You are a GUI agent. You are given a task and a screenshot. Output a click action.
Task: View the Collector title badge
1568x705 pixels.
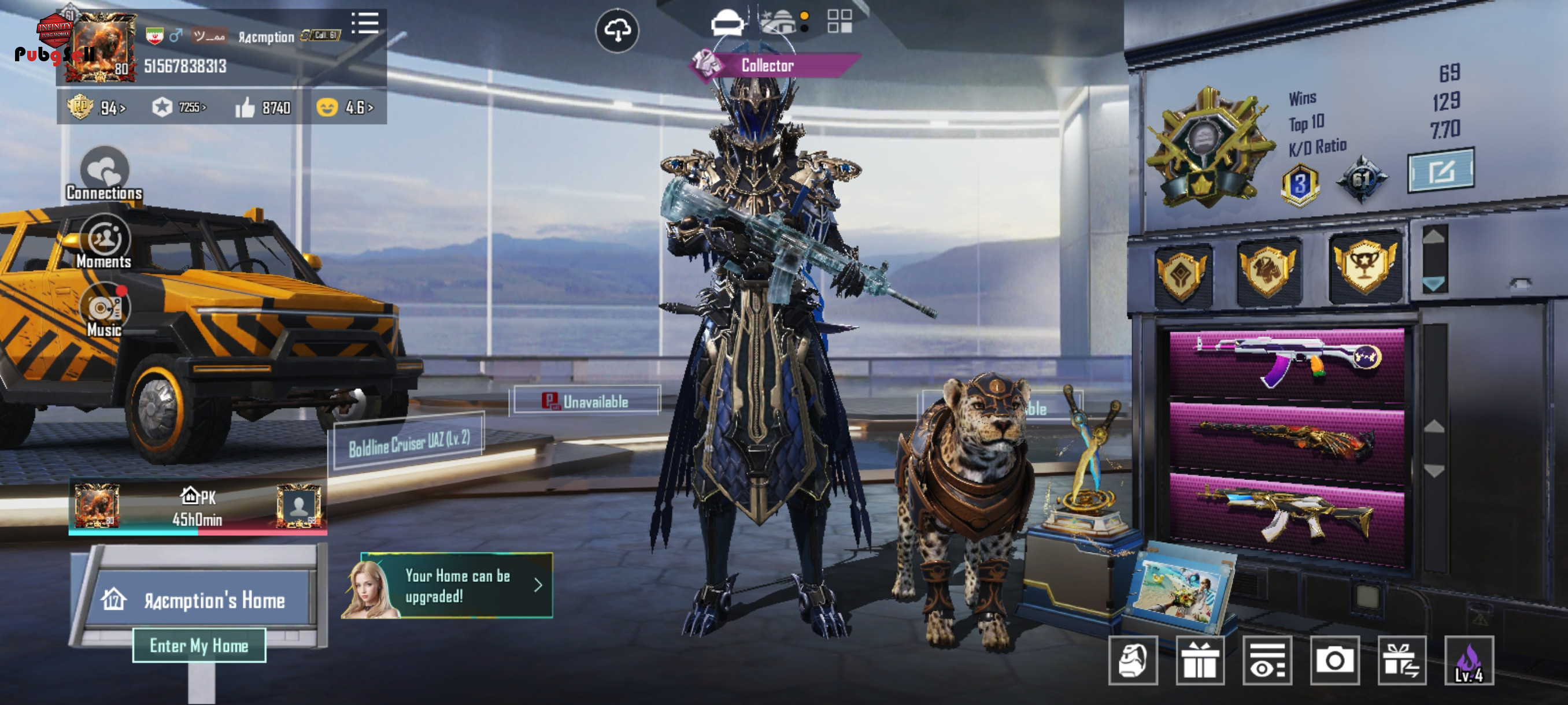[x=768, y=65]
